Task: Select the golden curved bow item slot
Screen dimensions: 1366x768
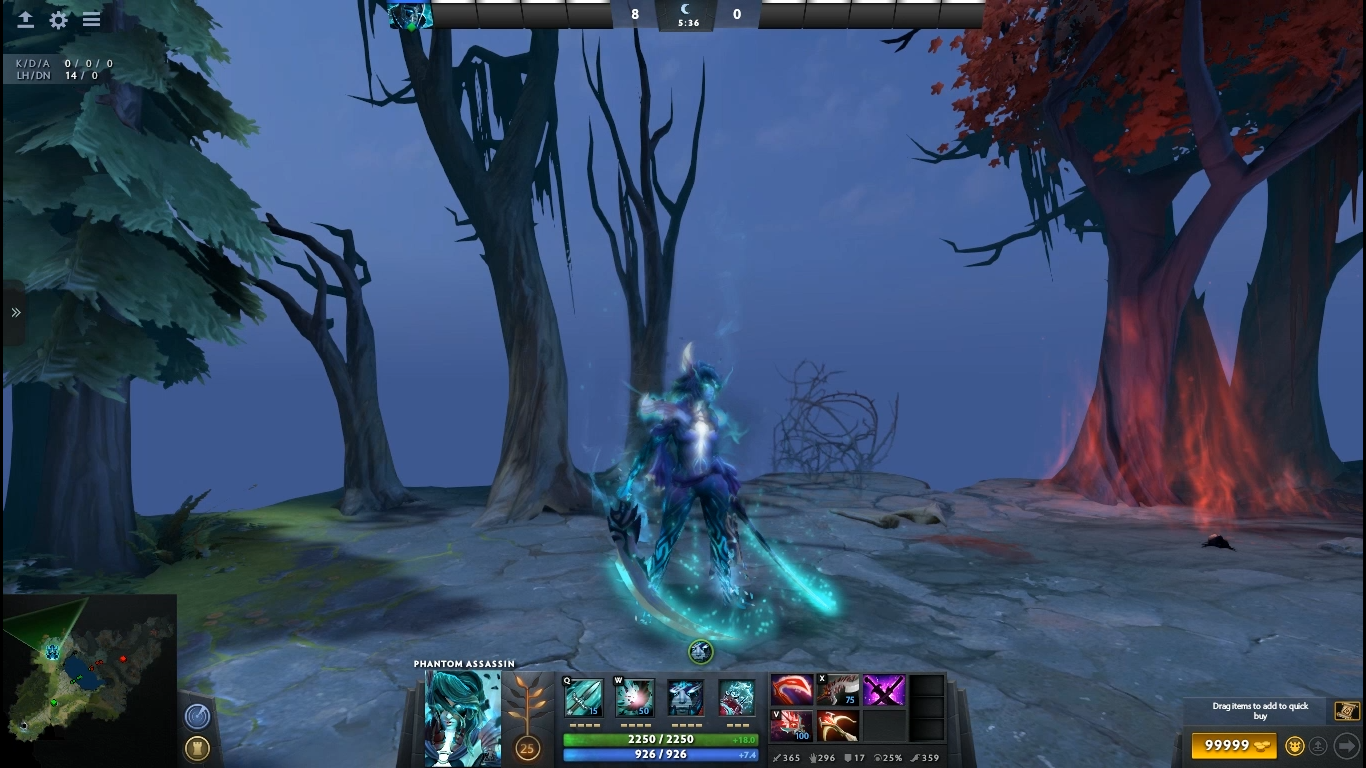Action: (837, 725)
